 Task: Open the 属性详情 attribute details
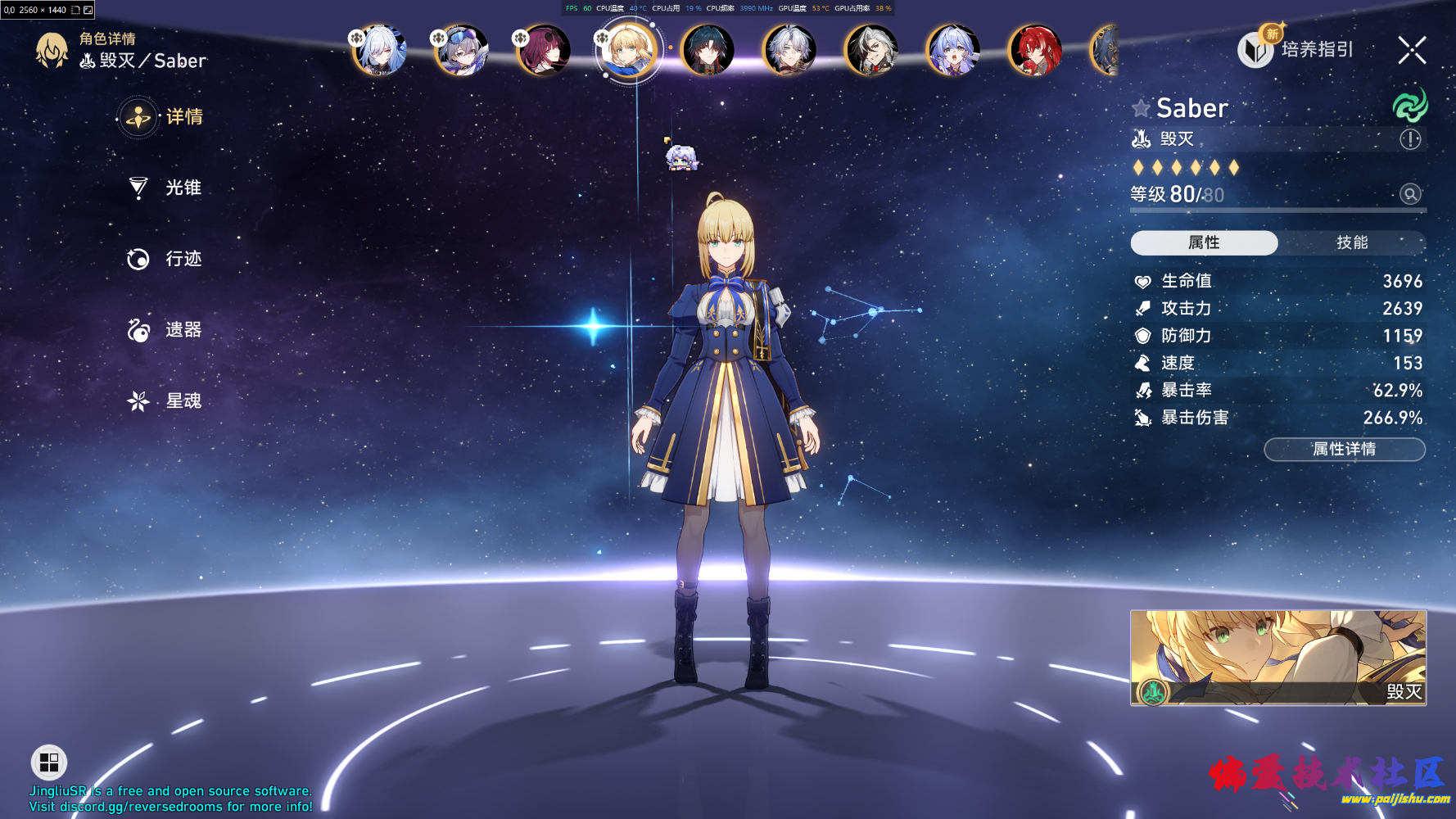[1344, 449]
